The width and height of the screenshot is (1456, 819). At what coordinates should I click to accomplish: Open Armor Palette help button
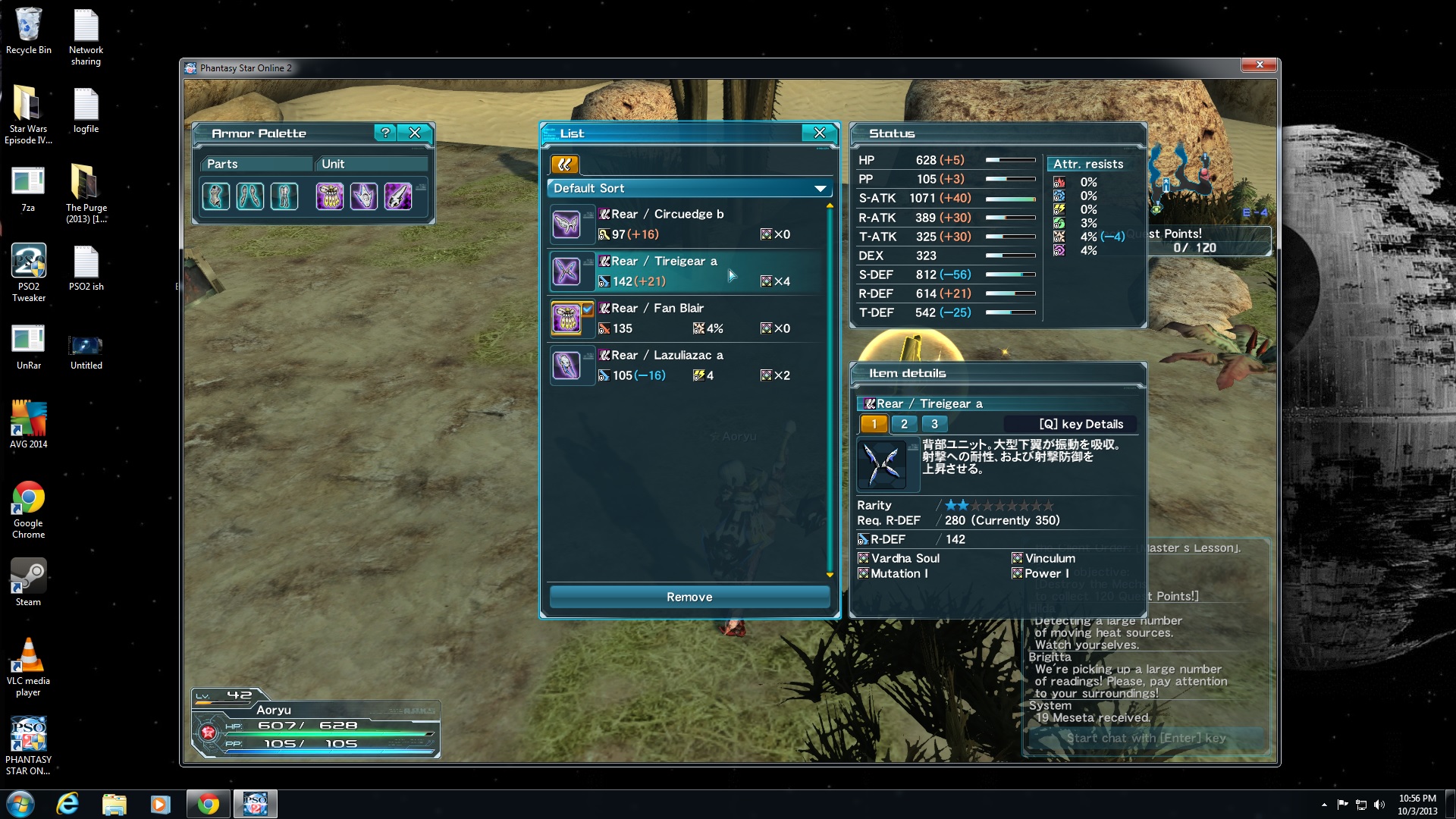point(385,133)
